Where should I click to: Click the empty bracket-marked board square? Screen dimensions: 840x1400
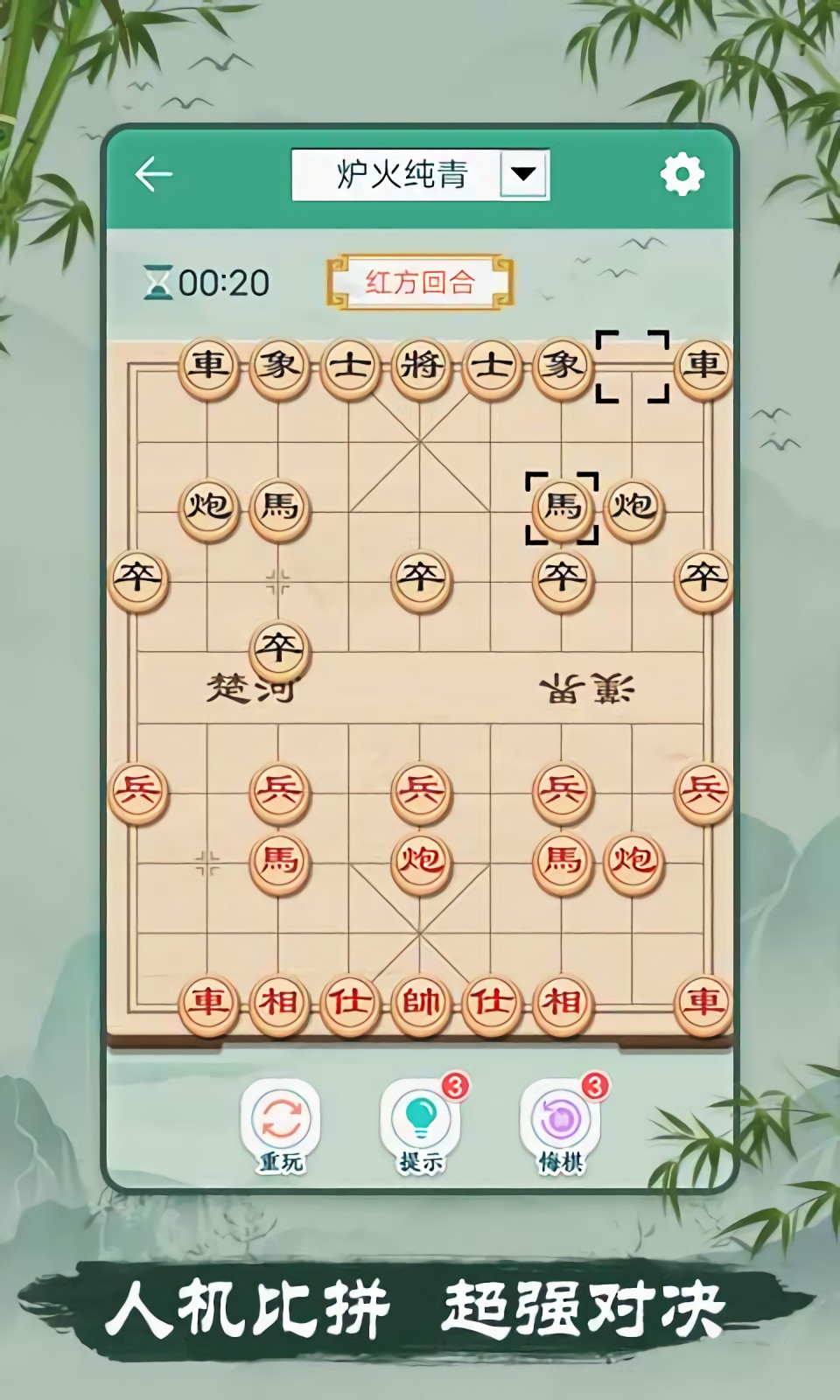coord(633,366)
